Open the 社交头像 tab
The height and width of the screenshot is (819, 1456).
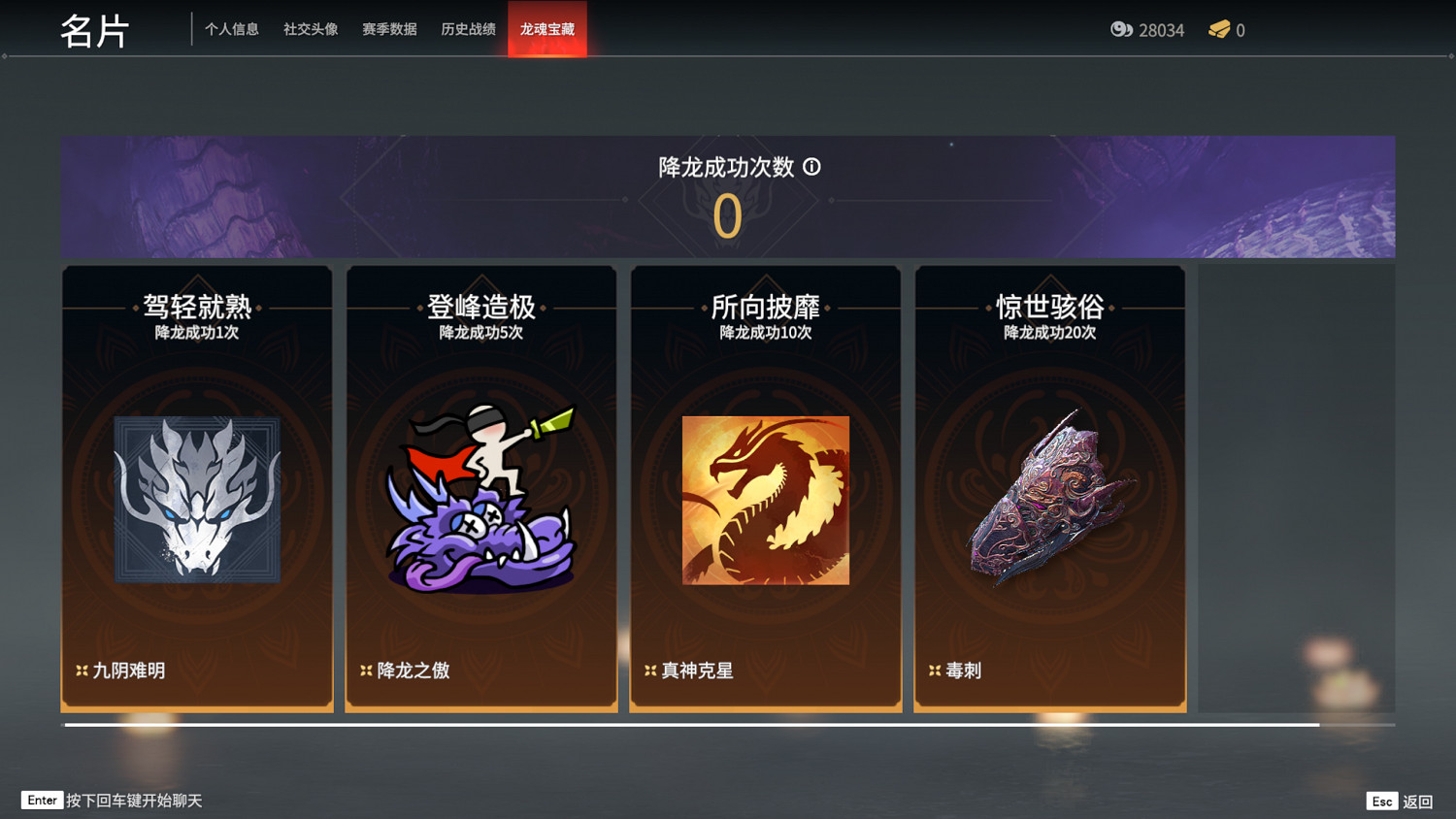[309, 29]
